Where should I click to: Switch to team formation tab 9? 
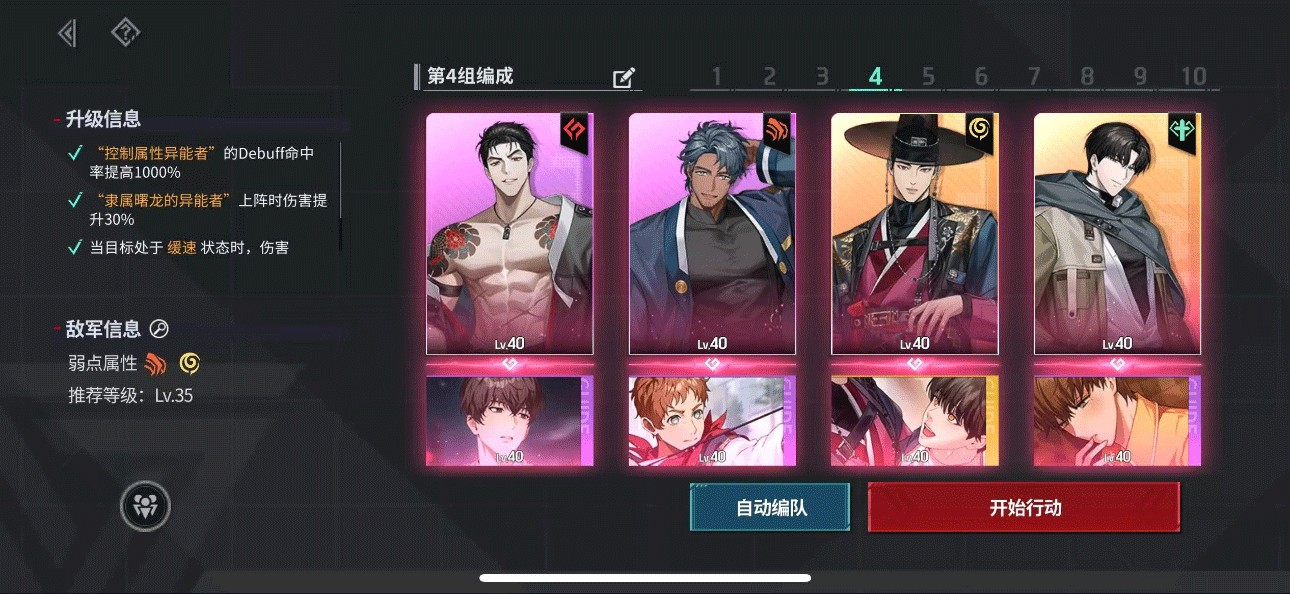click(1140, 77)
